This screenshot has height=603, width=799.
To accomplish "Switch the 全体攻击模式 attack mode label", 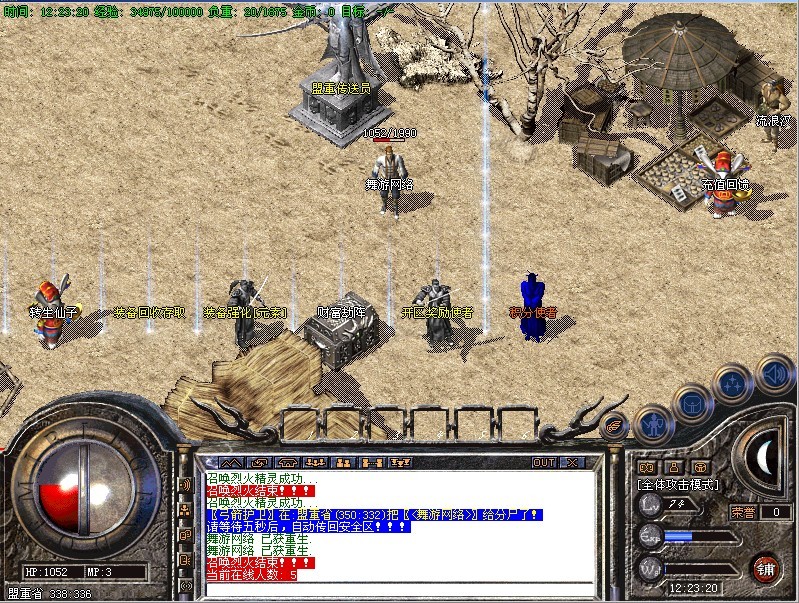I will 680,485.
